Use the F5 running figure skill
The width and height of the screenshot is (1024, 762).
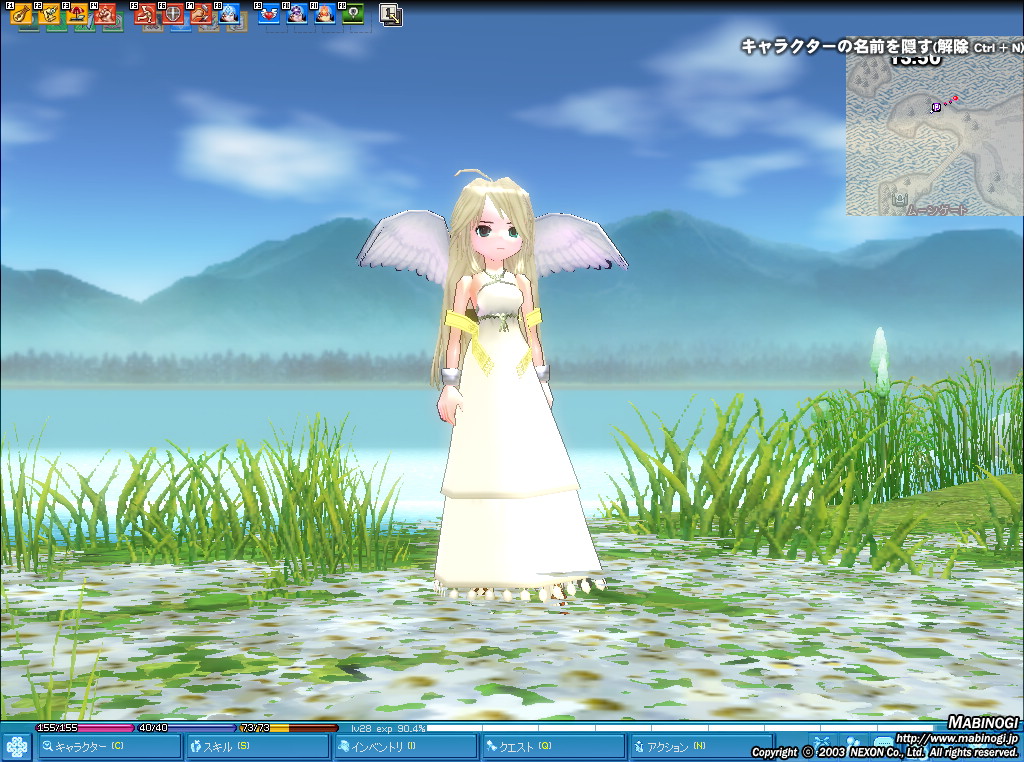[x=145, y=15]
